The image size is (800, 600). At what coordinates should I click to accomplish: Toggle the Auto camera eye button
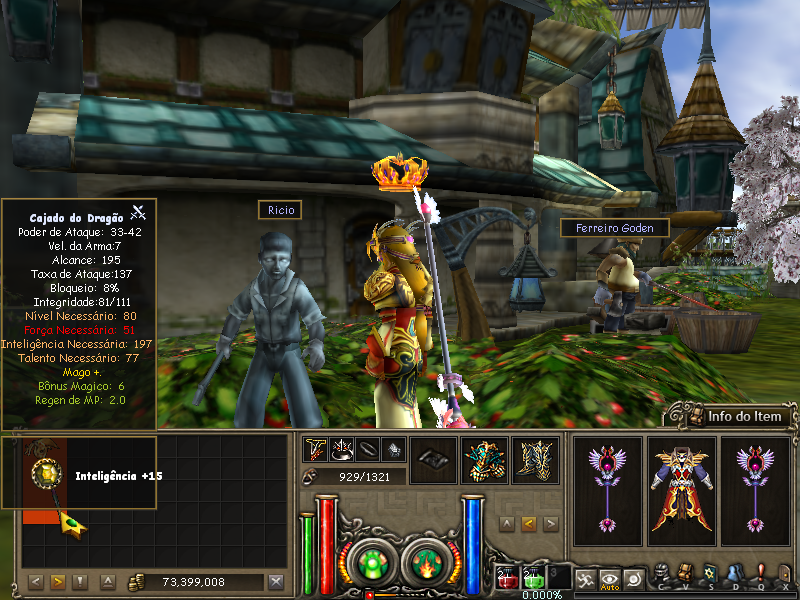(x=609, y=577)
